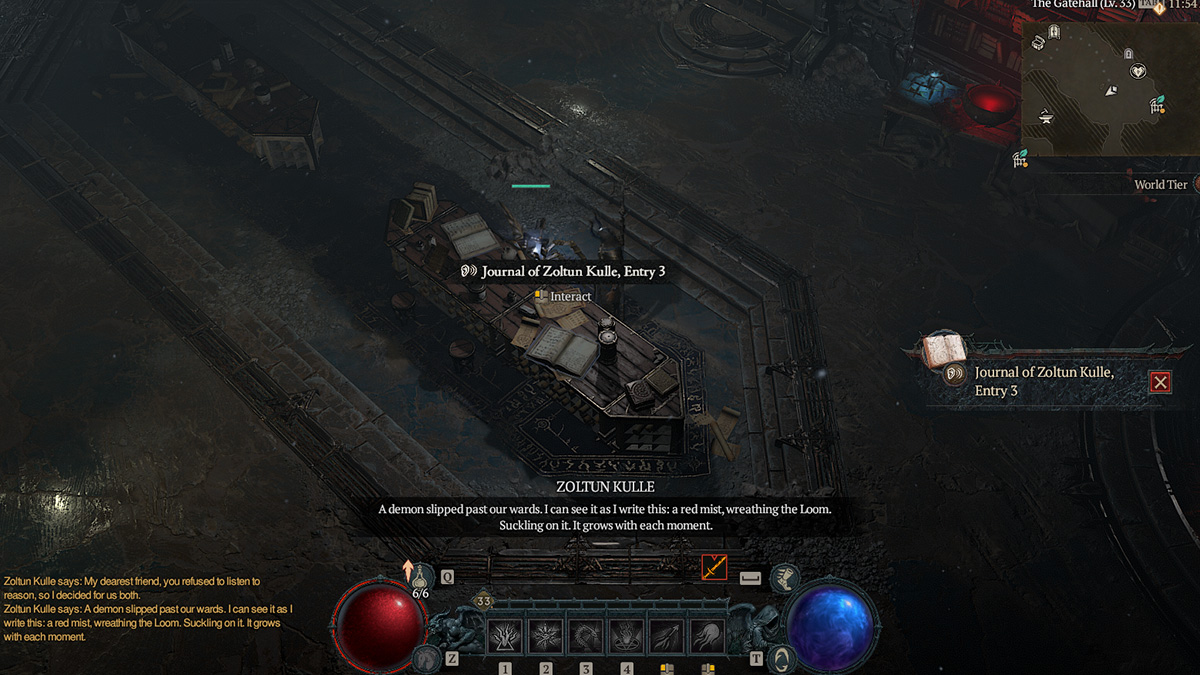This screenshot has width=1200, height=675.
Task: Click the mount horse icon
Action: pos(430,657)
